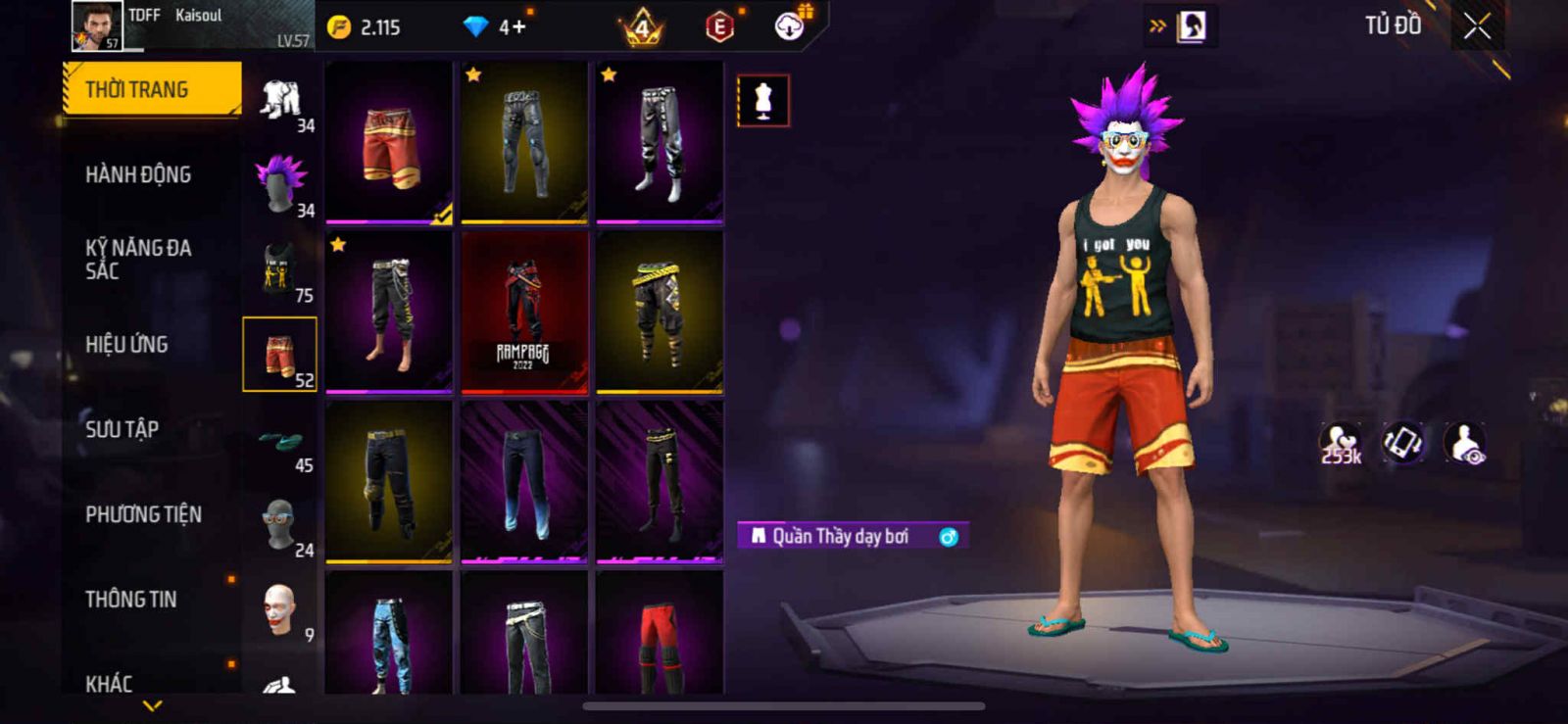Choose the masked head with glasses category

(280, 525)
